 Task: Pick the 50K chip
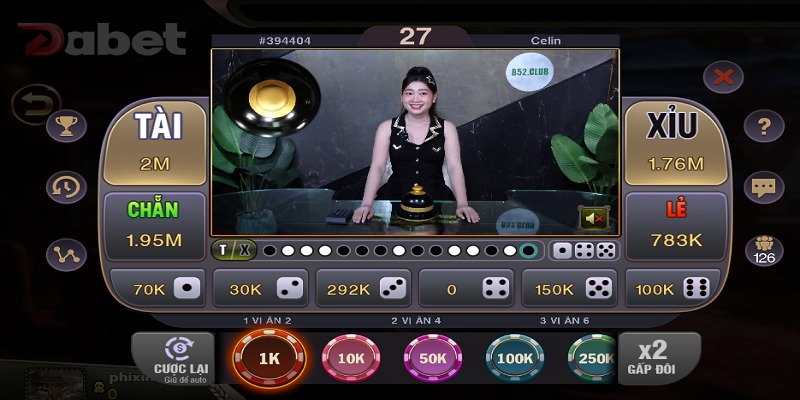point(433,359)
